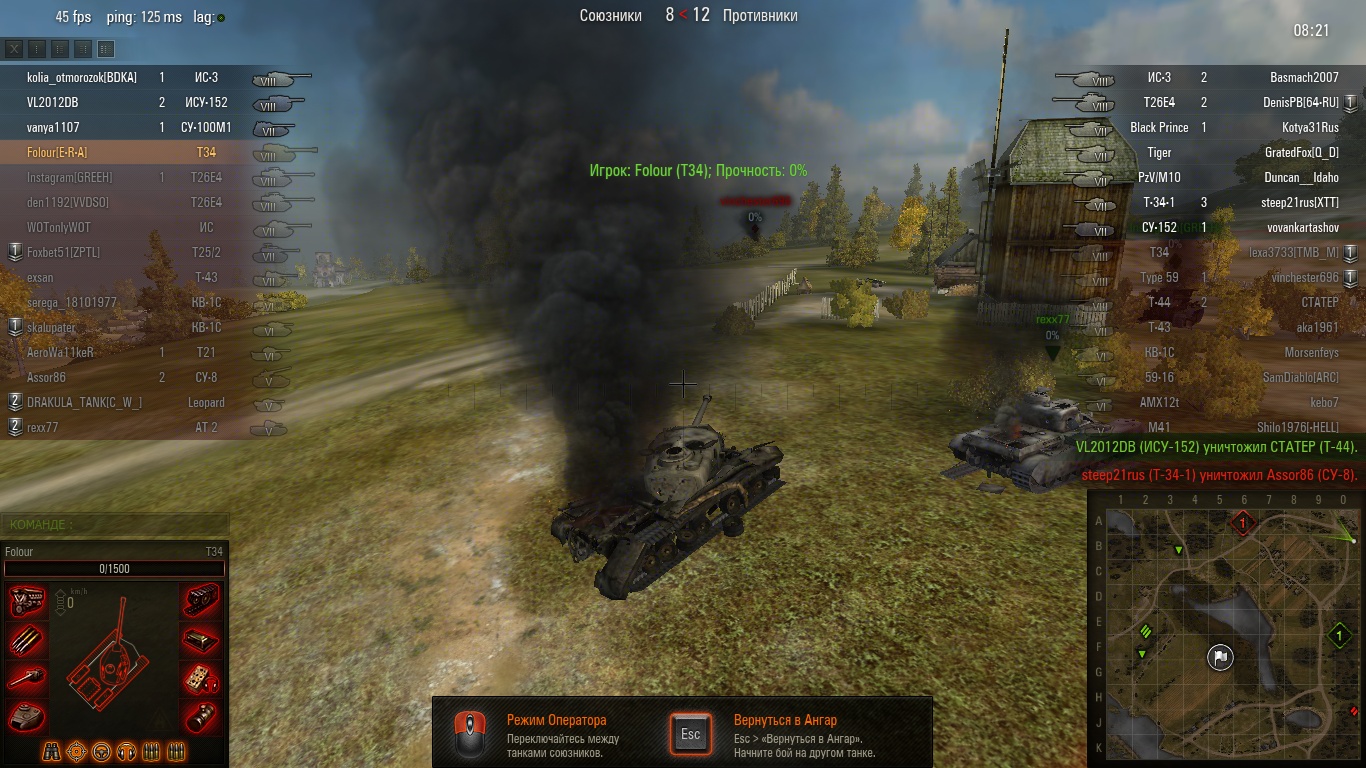The image size is (1366, 768).
Task: Select the highlighted full player-list mode button
Action: tap(106, 49)
